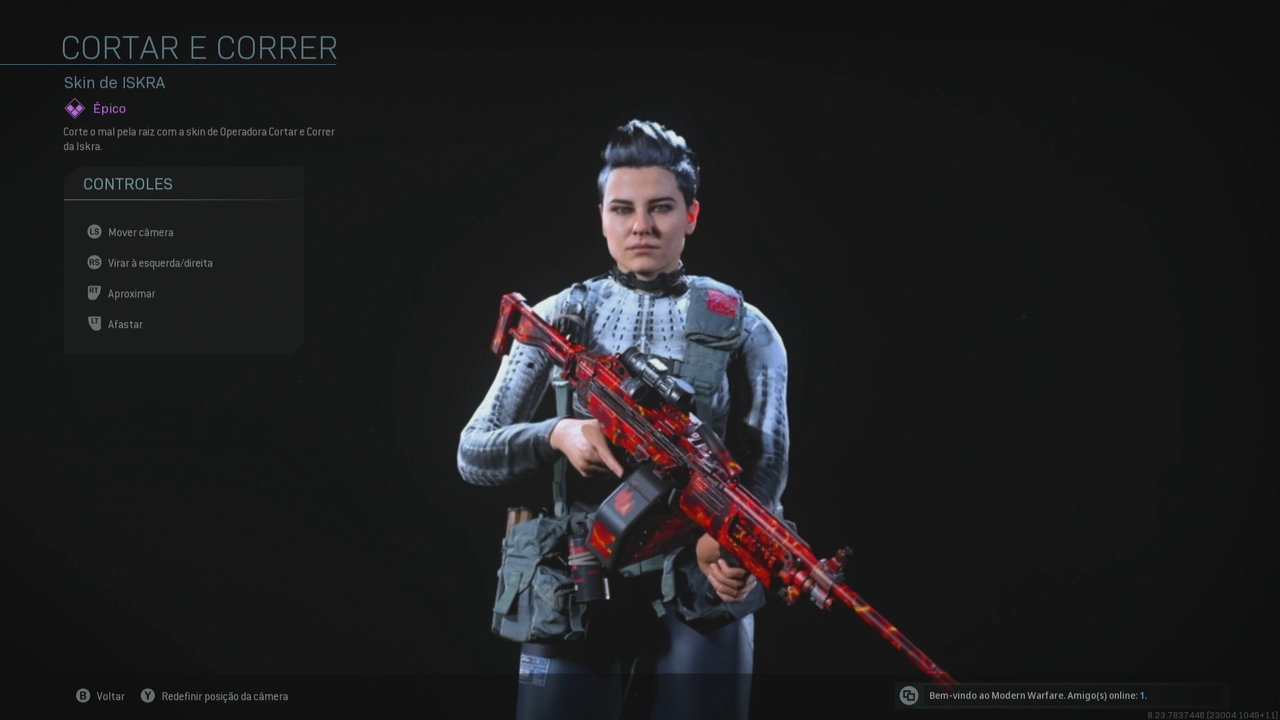This screenshot has height=720, width=1280.
Task: Go back with the Voltar button
Action: click(101, 696)
